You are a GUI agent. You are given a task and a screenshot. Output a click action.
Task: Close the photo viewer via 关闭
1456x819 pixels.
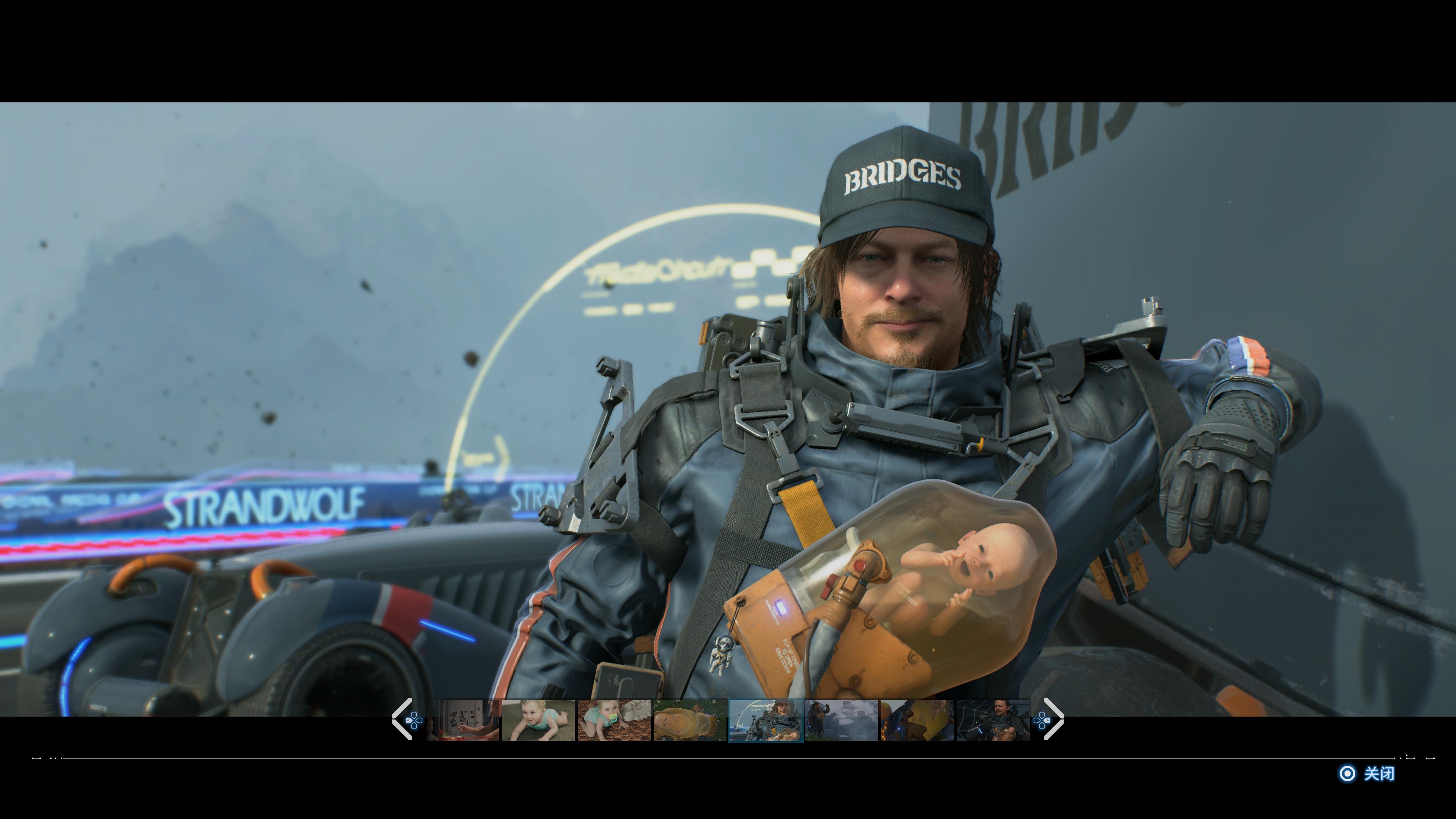1368,773
